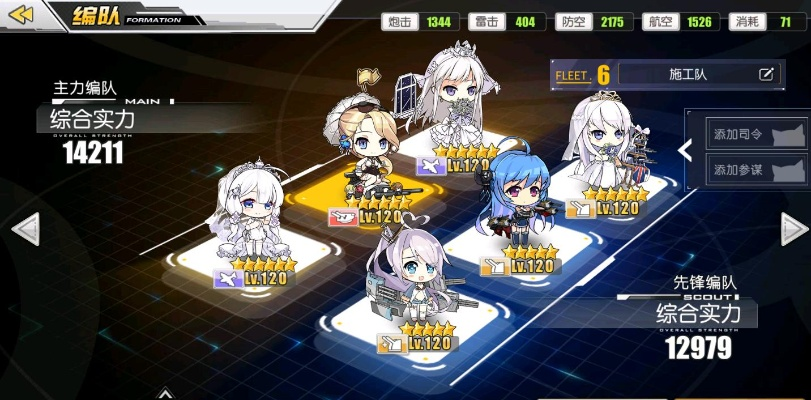
Task: Switch to the previous fleet with left arrow
Action: coord(24,228)
